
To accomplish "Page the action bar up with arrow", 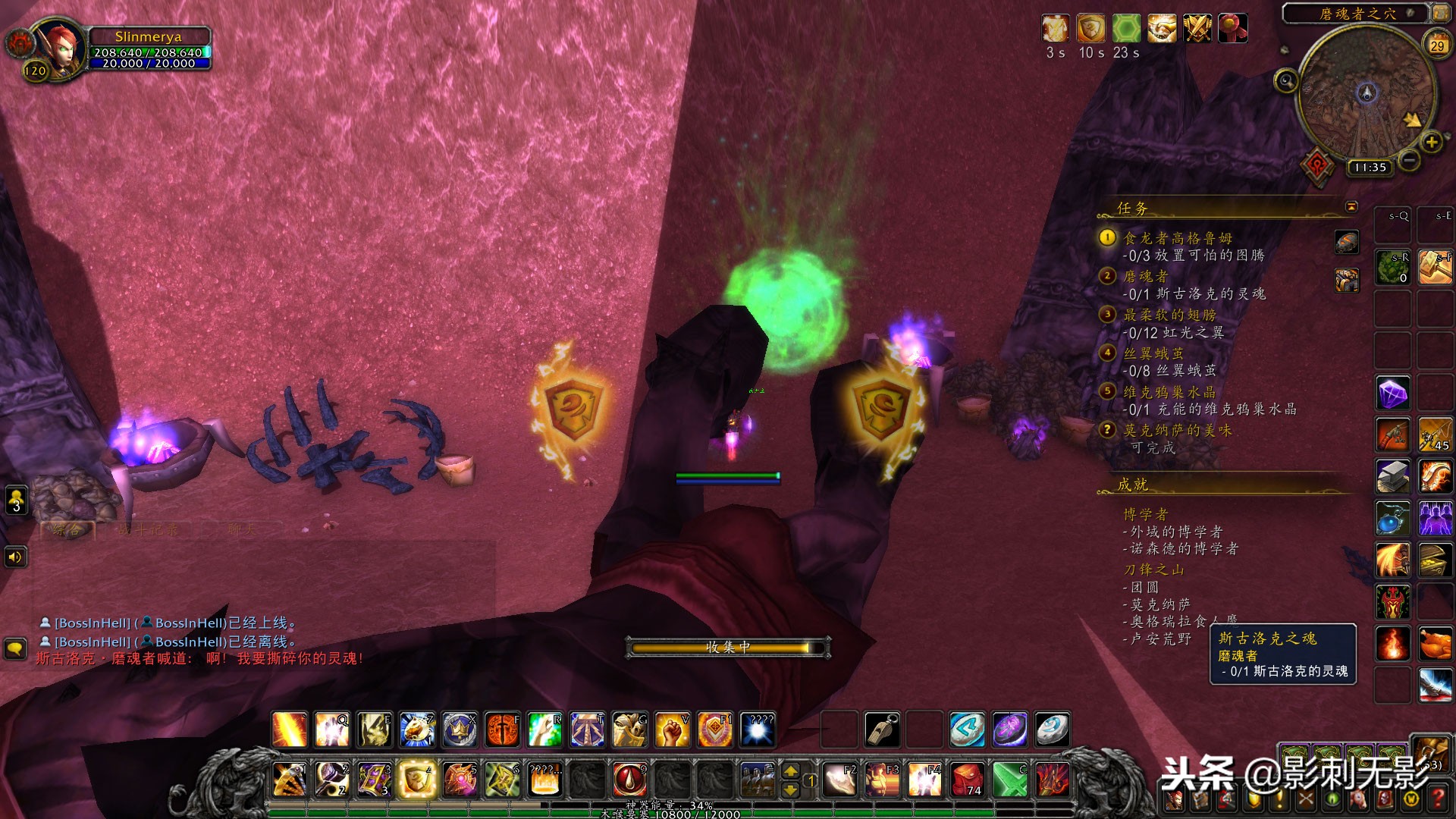I will [x=790, y=770].
